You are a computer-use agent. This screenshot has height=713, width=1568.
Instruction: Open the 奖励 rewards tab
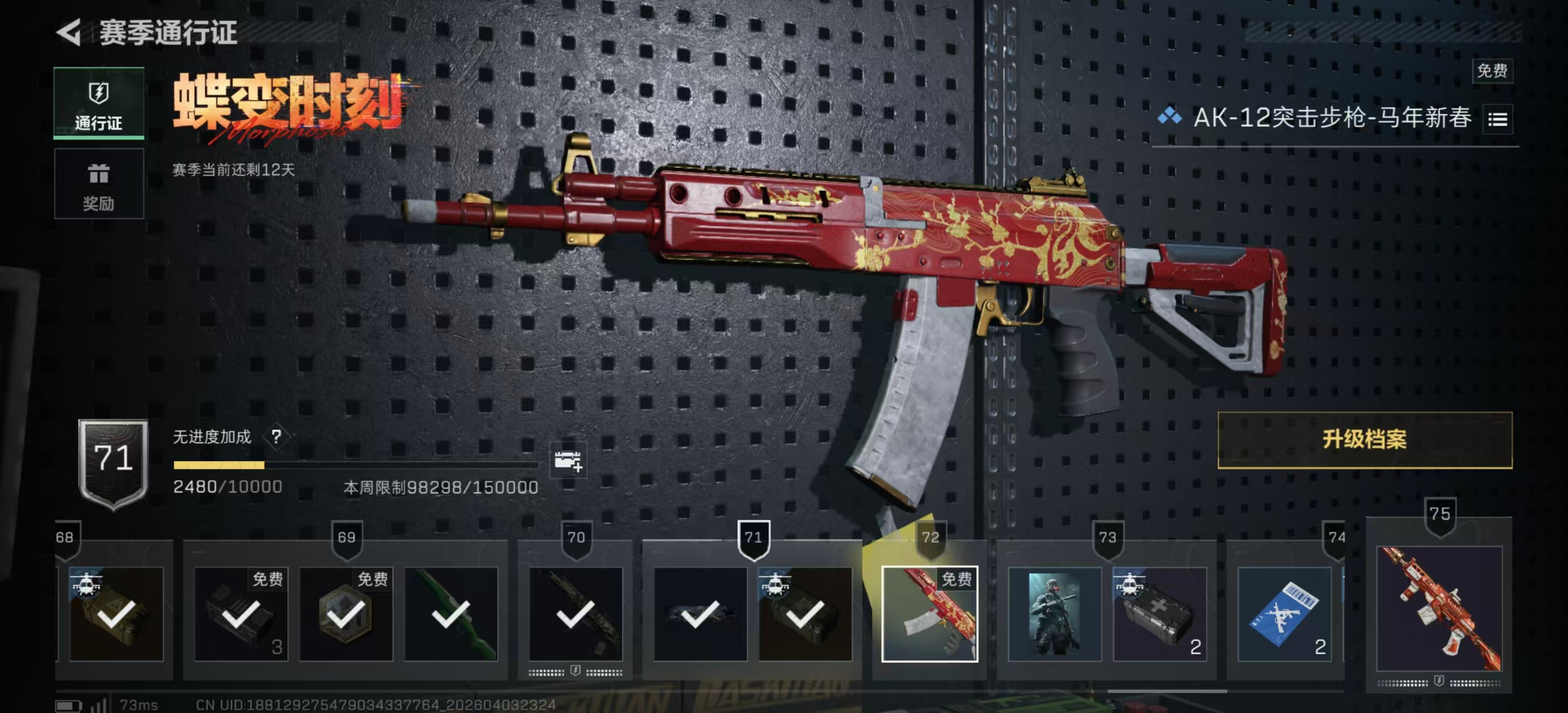99,184
